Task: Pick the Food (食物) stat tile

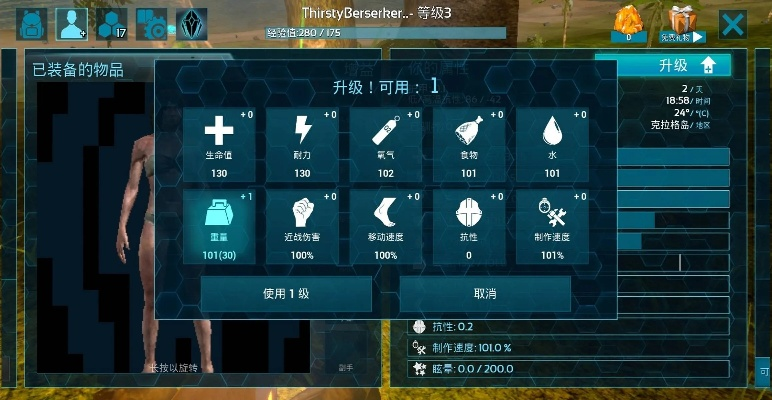Action: 469,144
